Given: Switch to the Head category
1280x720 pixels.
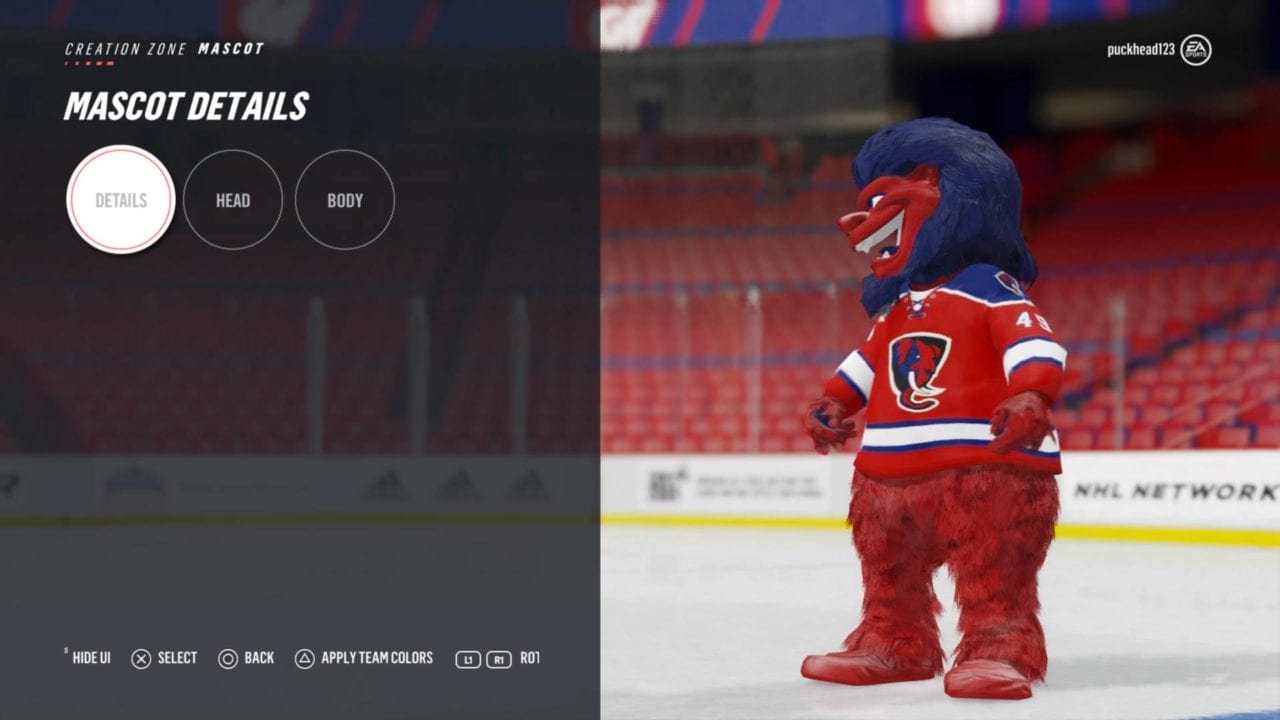Looking at the screenshot, I should point(233,200).
